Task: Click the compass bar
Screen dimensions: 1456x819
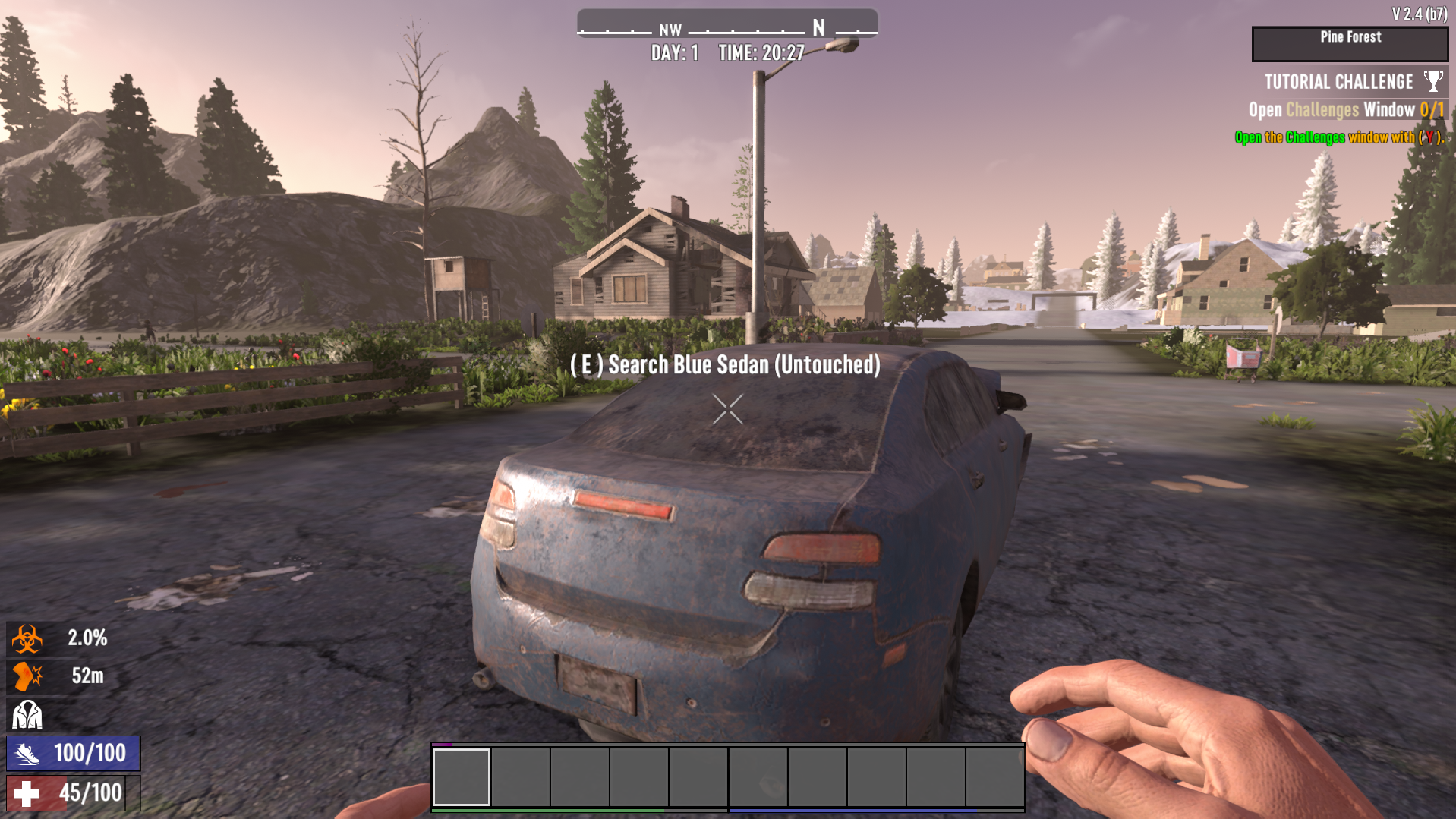Action: [x=727, y=28]
